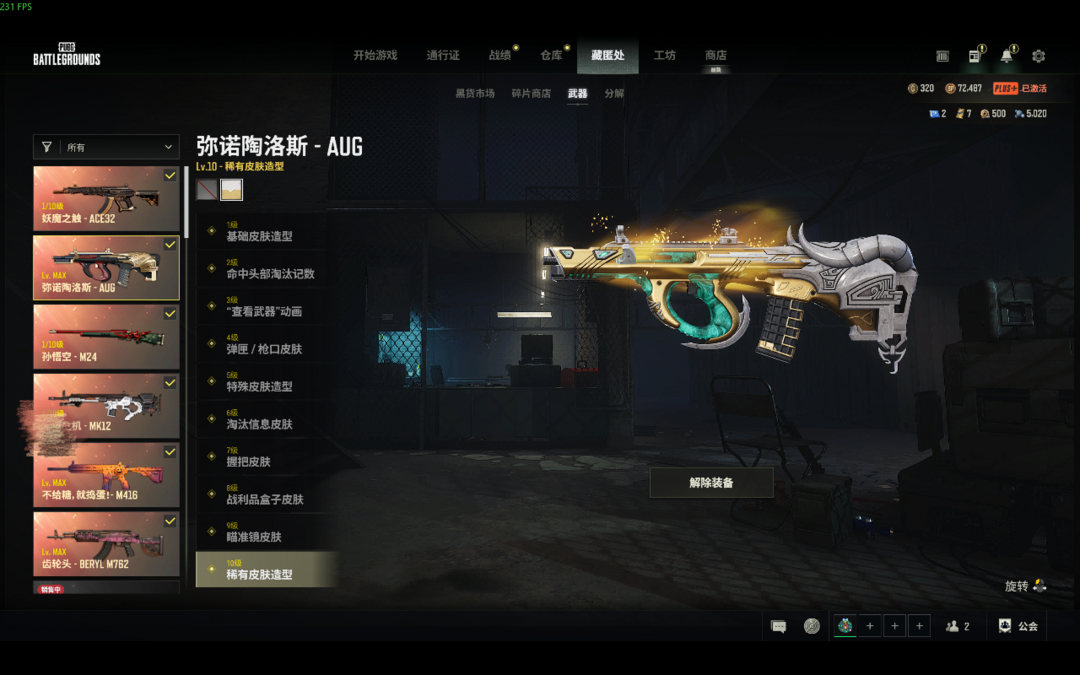Open the 所有 filter dropdown

tap(106, 147)
